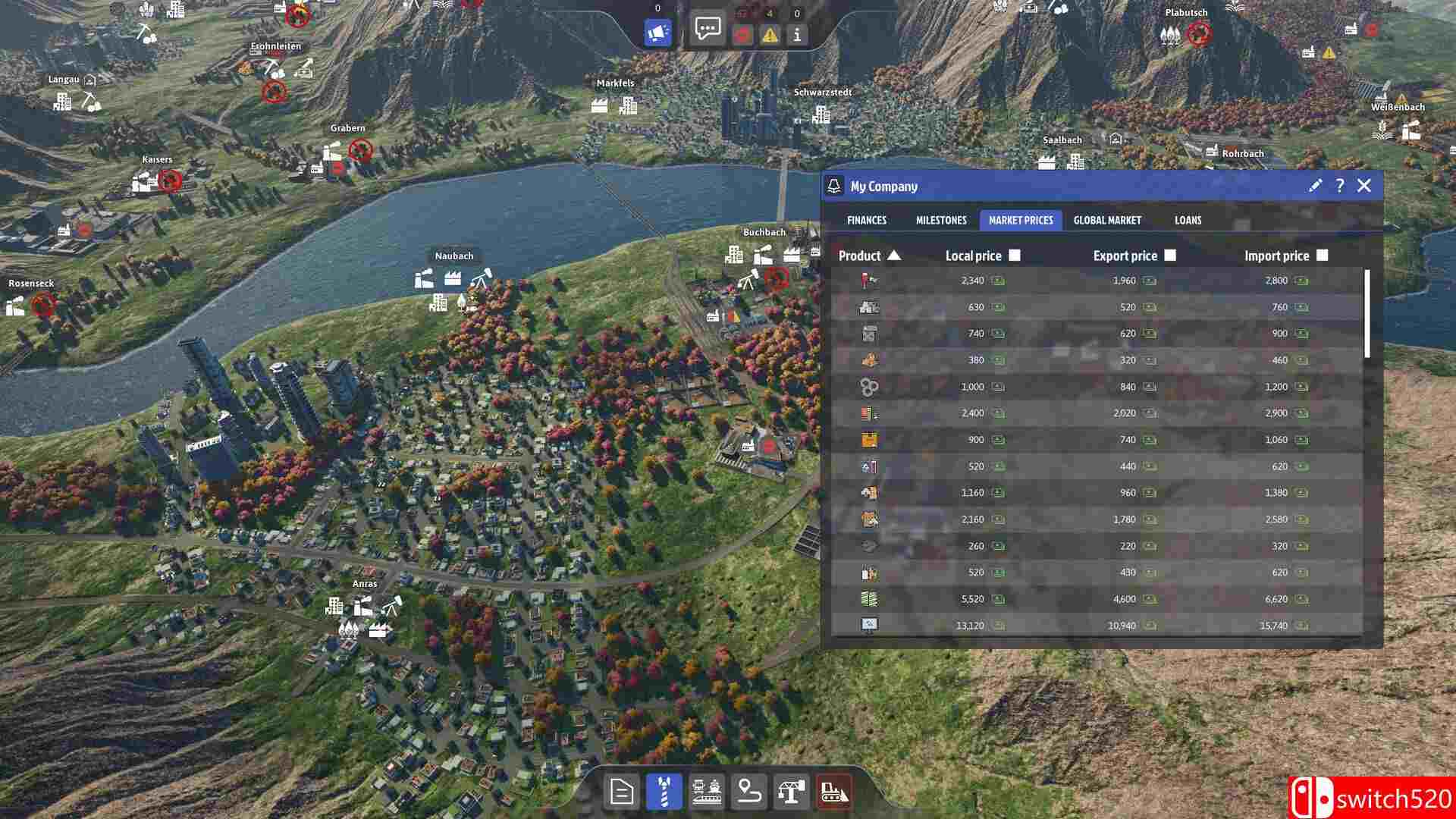Open the chat messages icon
The width and height of the screenshot is (1456, 819).
[708, 30]
